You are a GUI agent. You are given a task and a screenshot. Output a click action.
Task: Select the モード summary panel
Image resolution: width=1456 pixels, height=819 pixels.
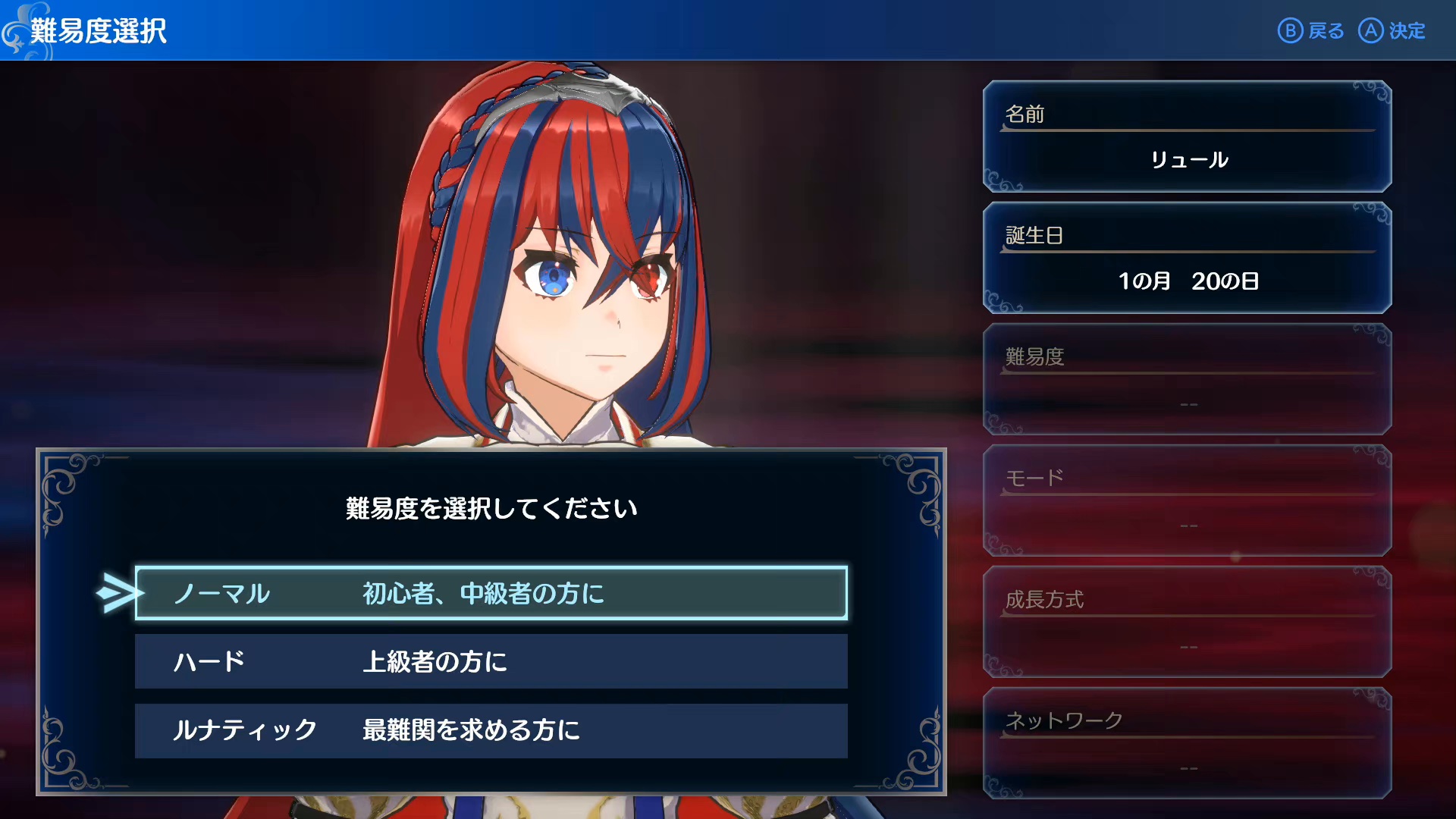click(1187, 501)
